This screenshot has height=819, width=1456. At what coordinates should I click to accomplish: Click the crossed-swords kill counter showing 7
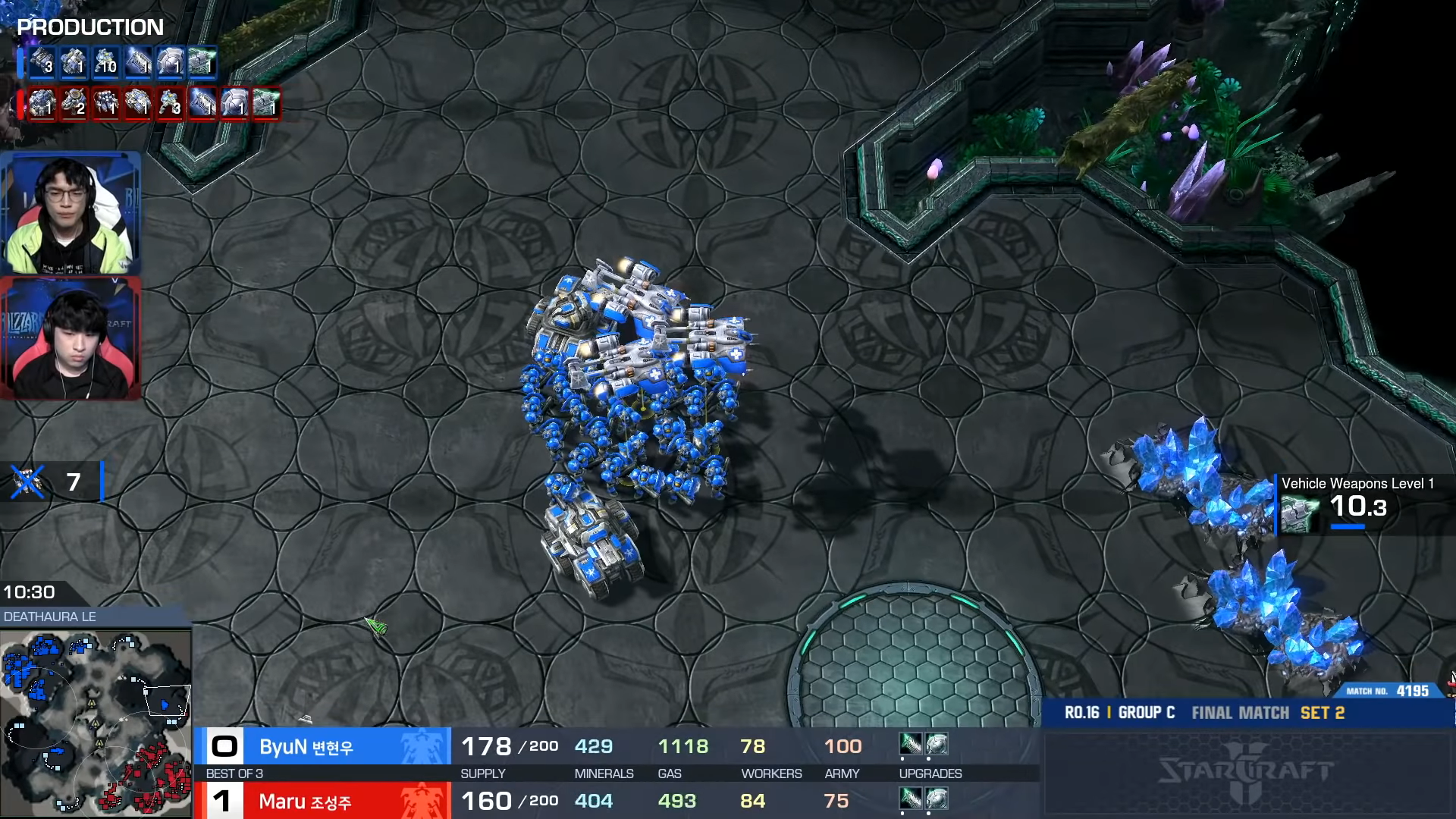click(53, 482)
